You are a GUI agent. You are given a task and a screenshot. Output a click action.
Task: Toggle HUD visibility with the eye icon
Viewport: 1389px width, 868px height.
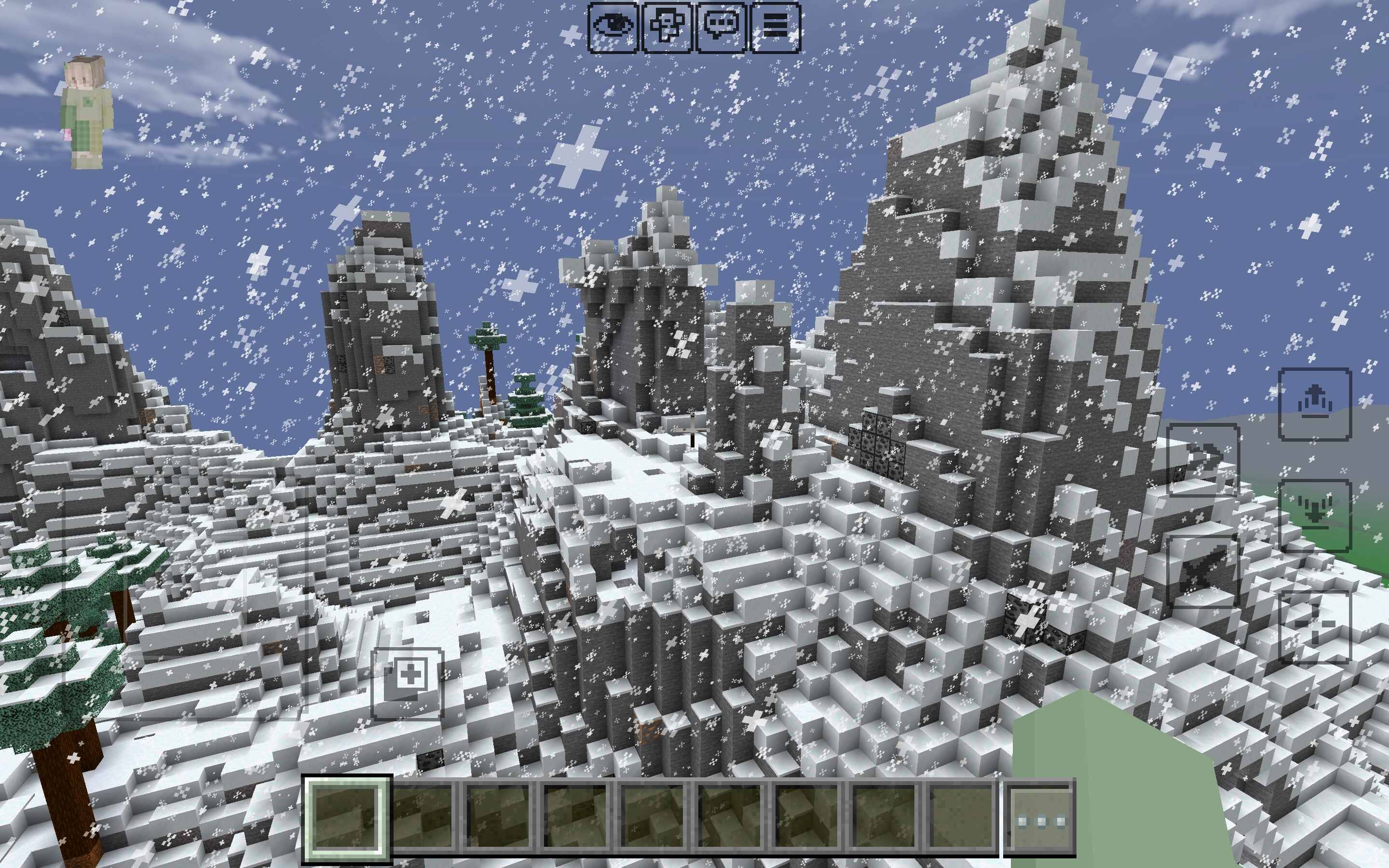613,25
